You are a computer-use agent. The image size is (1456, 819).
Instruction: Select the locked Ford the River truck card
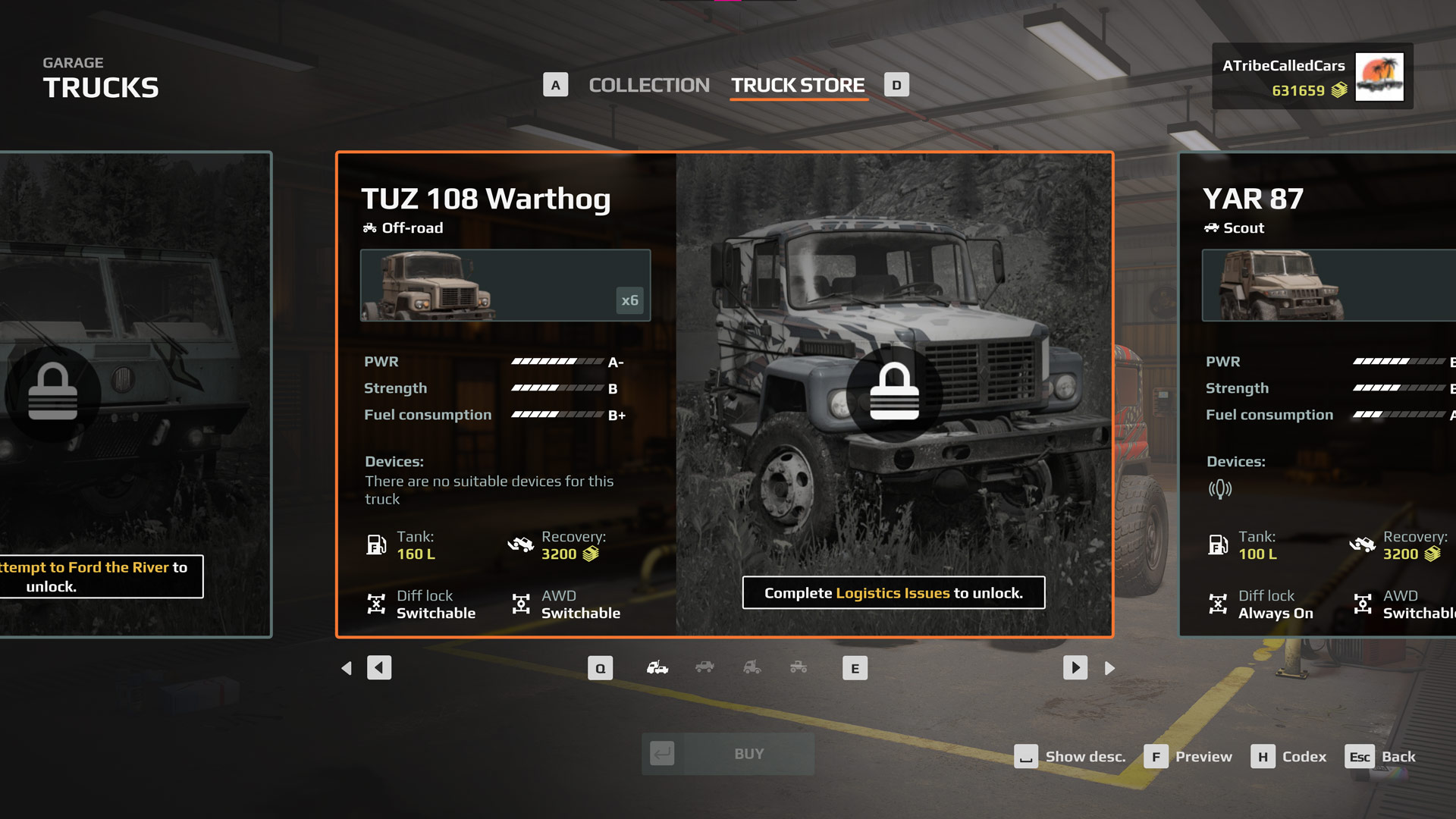(136, 394)
